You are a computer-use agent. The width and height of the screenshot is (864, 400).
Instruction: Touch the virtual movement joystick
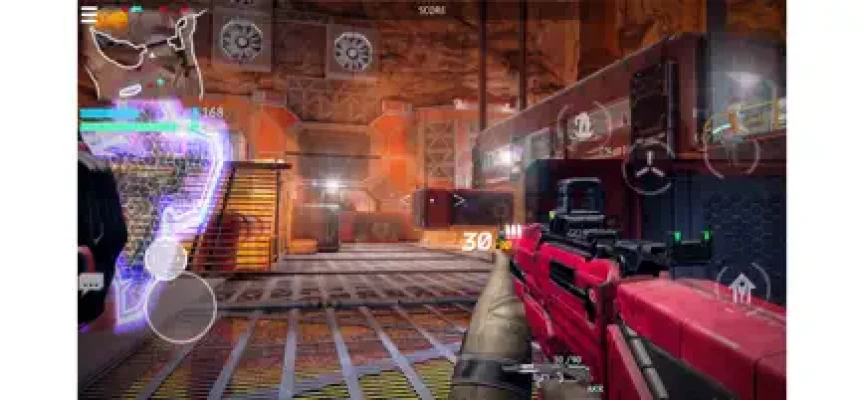180,306
